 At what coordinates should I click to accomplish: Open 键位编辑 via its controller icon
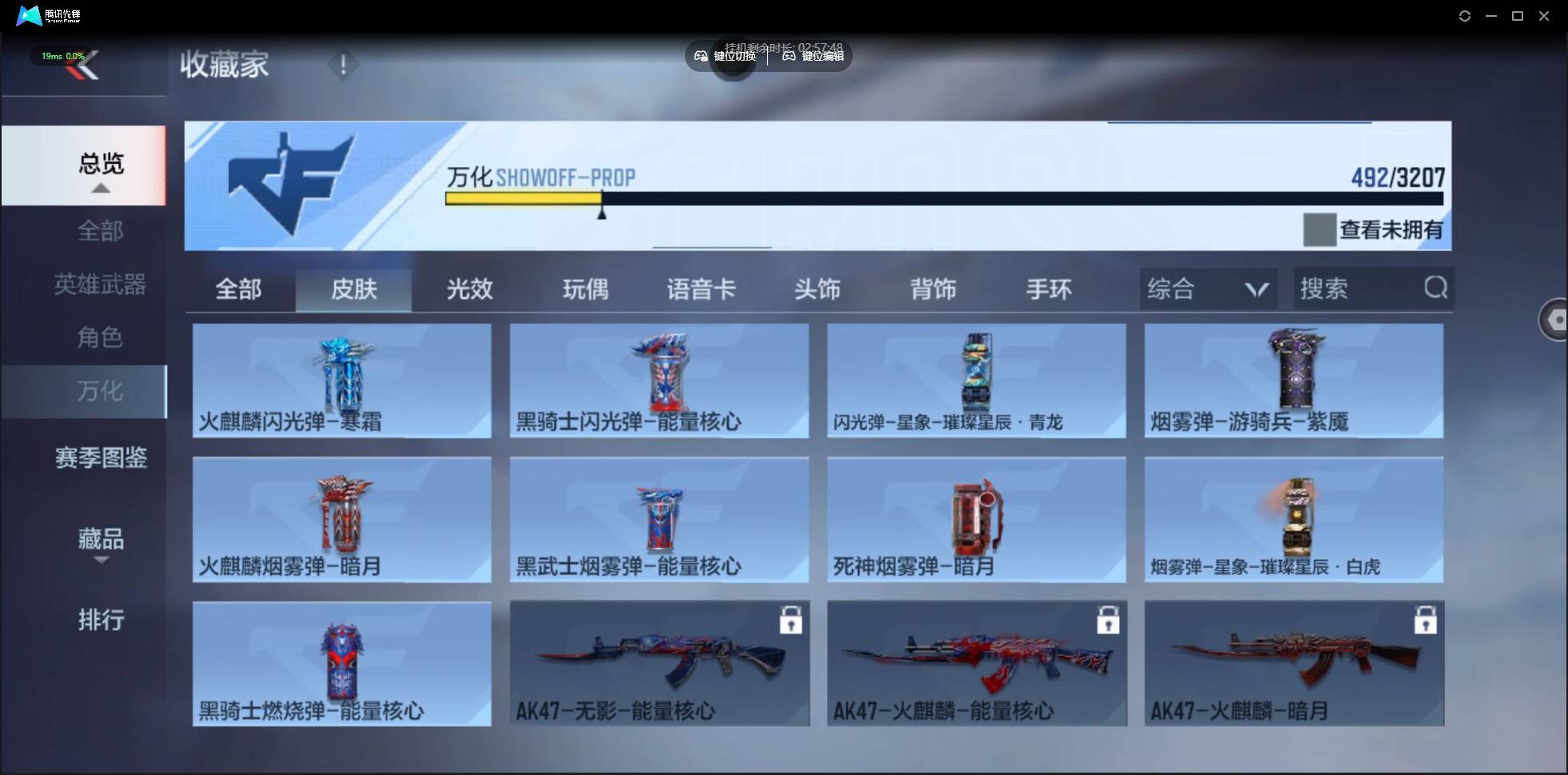click(x=787, y=56)
